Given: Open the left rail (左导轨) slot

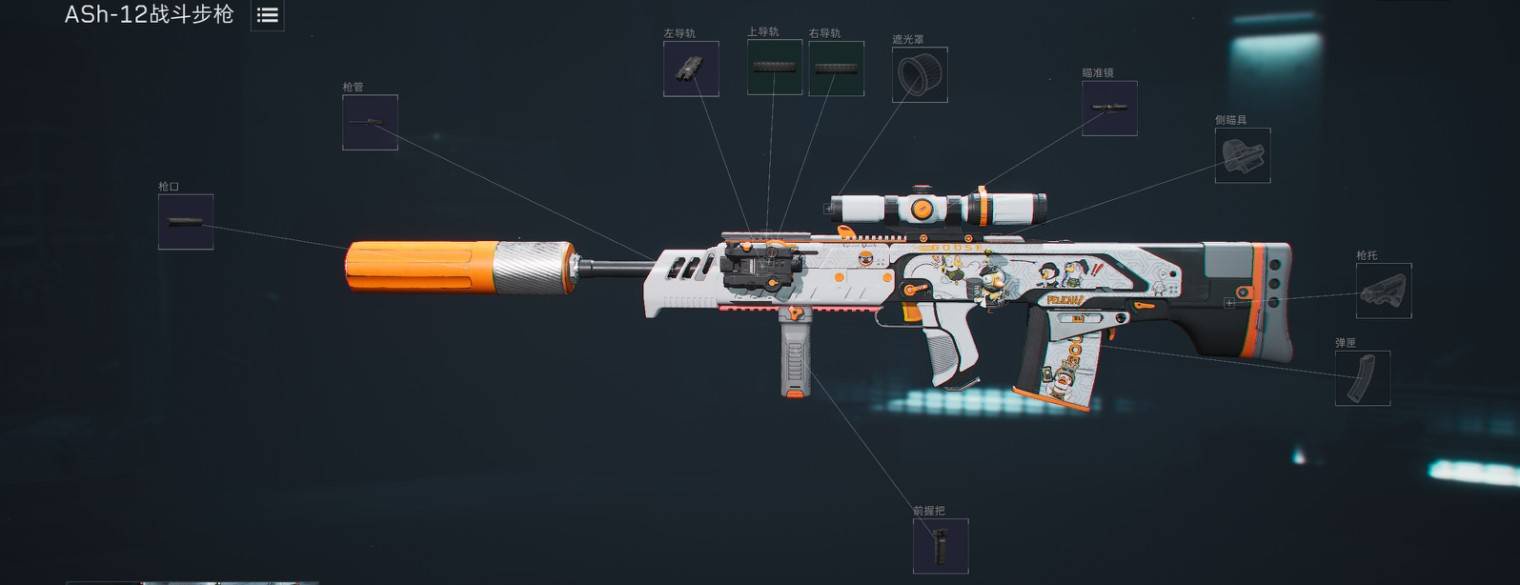Looking at the screenshot, I should 691,69.
